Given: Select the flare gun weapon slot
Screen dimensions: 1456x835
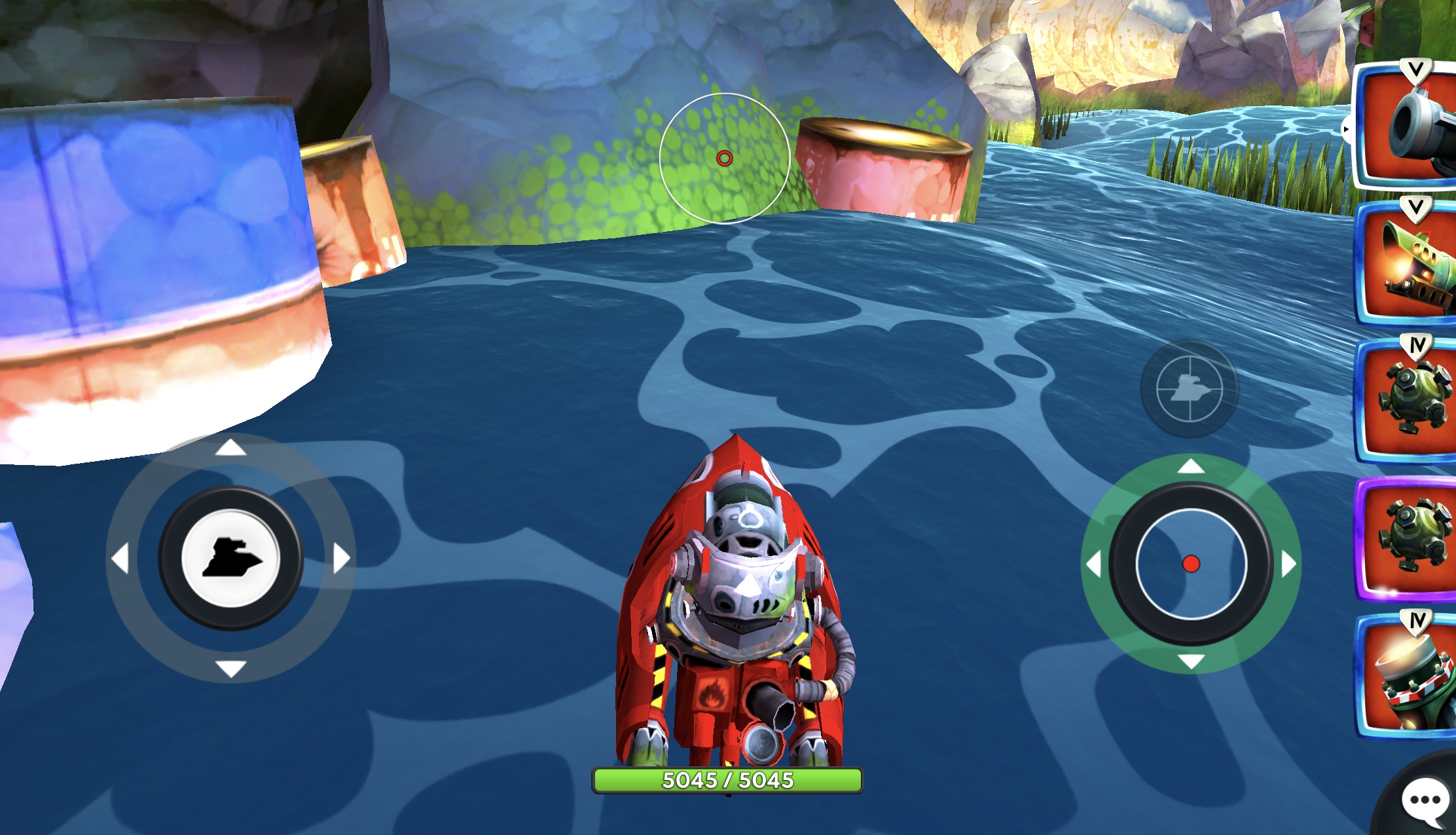Looking at the screenshot, I should point(1408,266).
